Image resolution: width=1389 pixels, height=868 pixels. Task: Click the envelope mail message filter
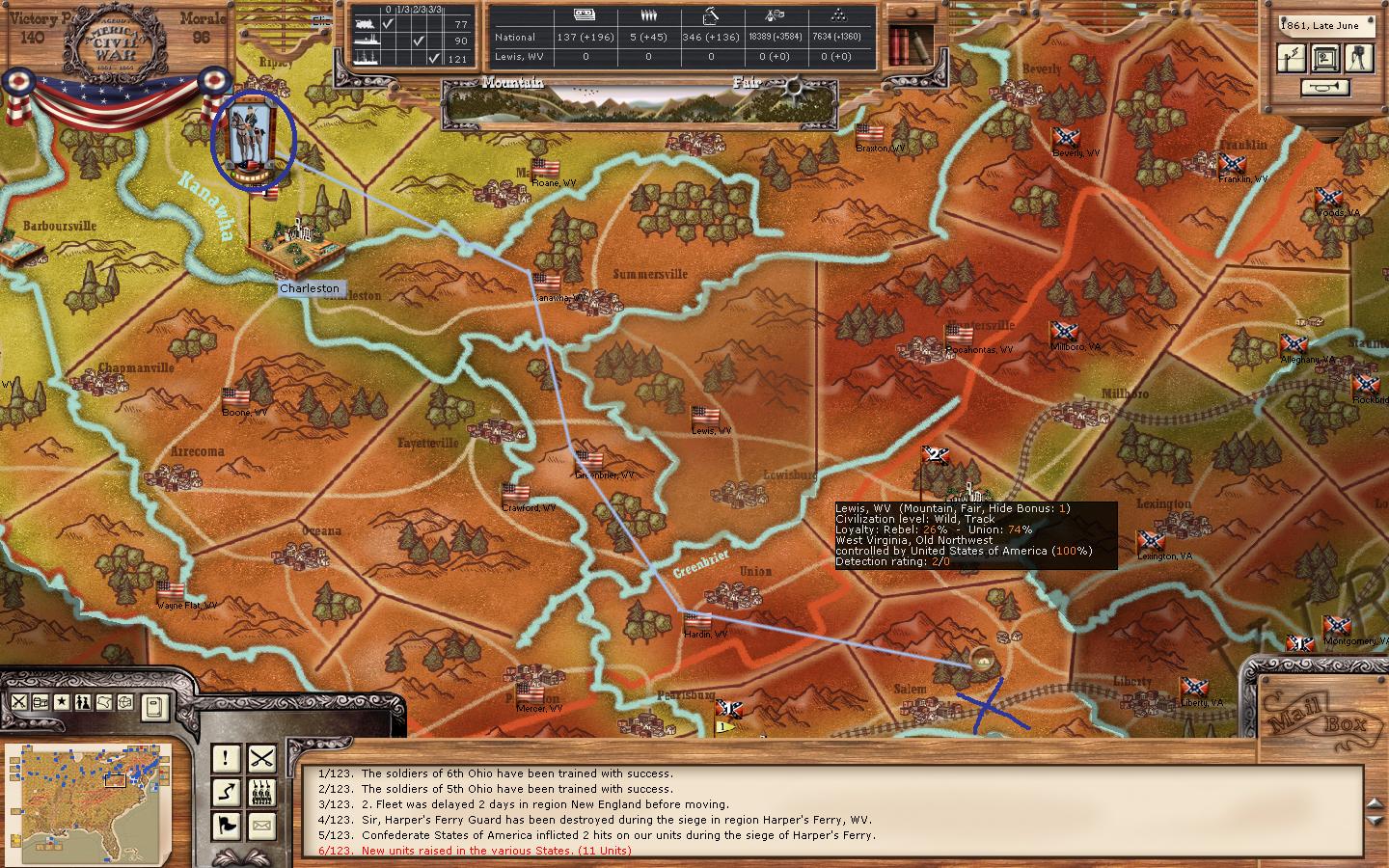coord(261,826)
